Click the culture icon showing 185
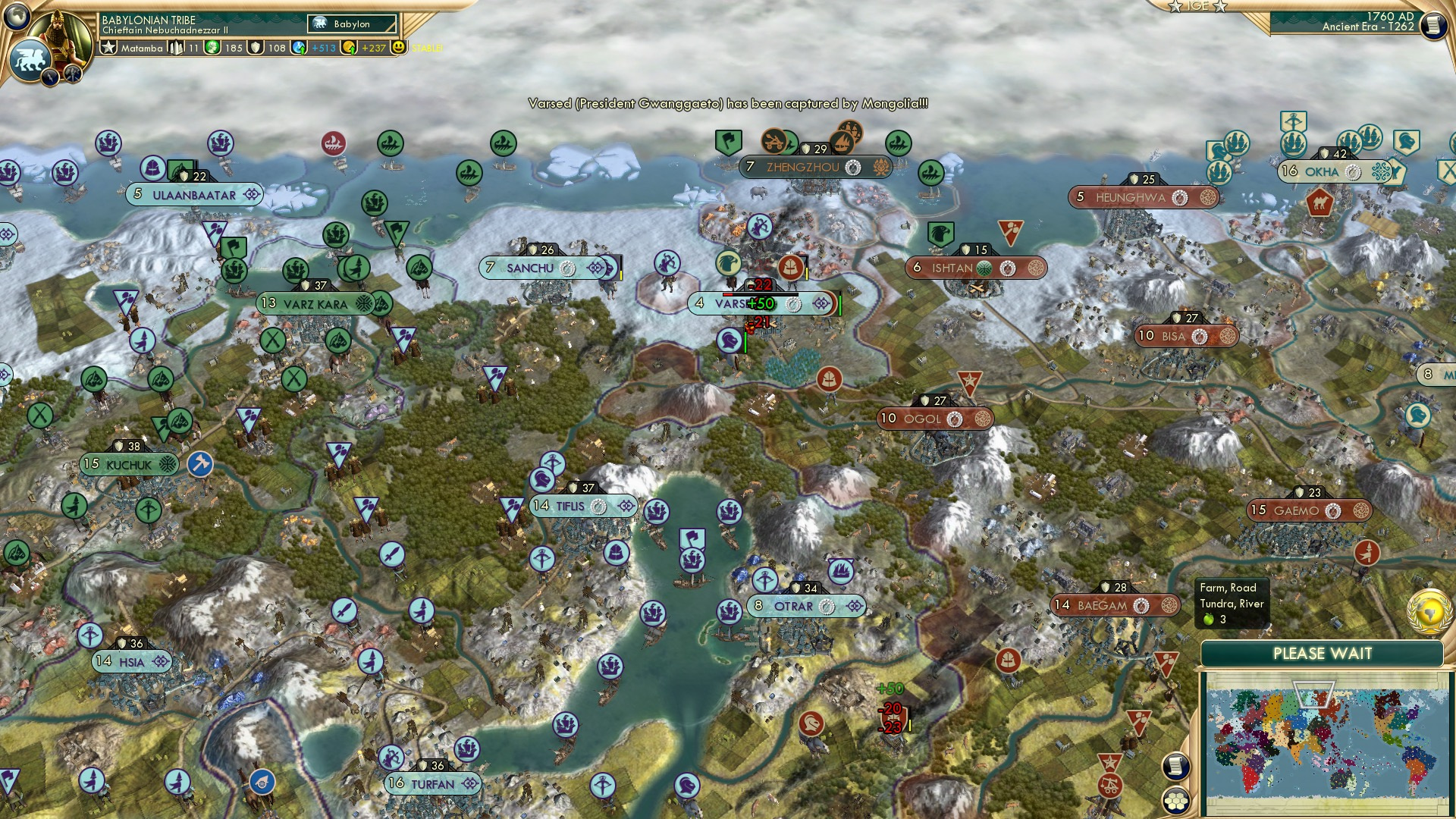The width and height of the screenshot is (1456, 819). tap(213, 48)
